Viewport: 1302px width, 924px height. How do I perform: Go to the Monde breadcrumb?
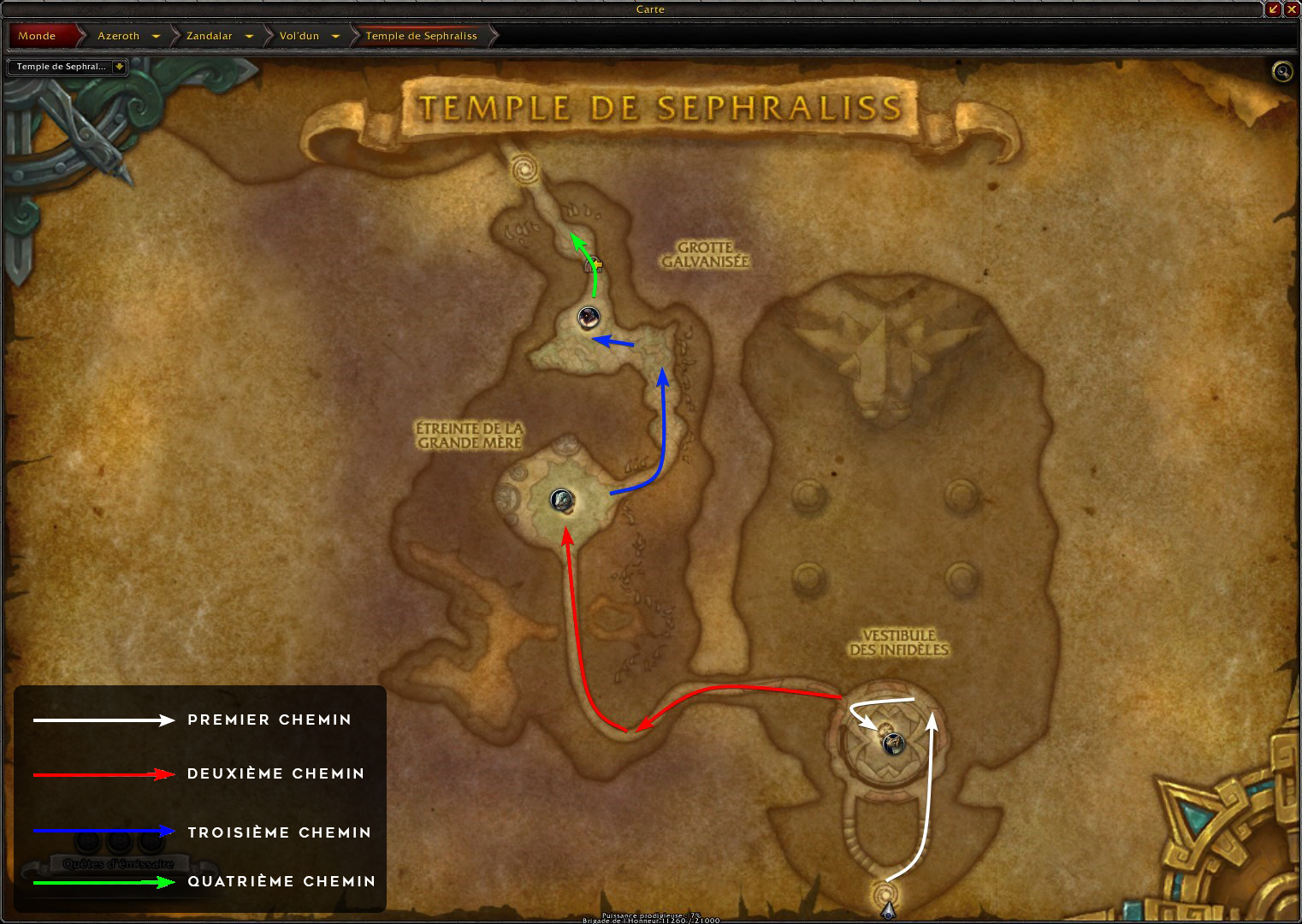pyautogui.click(x=38, y=36)
